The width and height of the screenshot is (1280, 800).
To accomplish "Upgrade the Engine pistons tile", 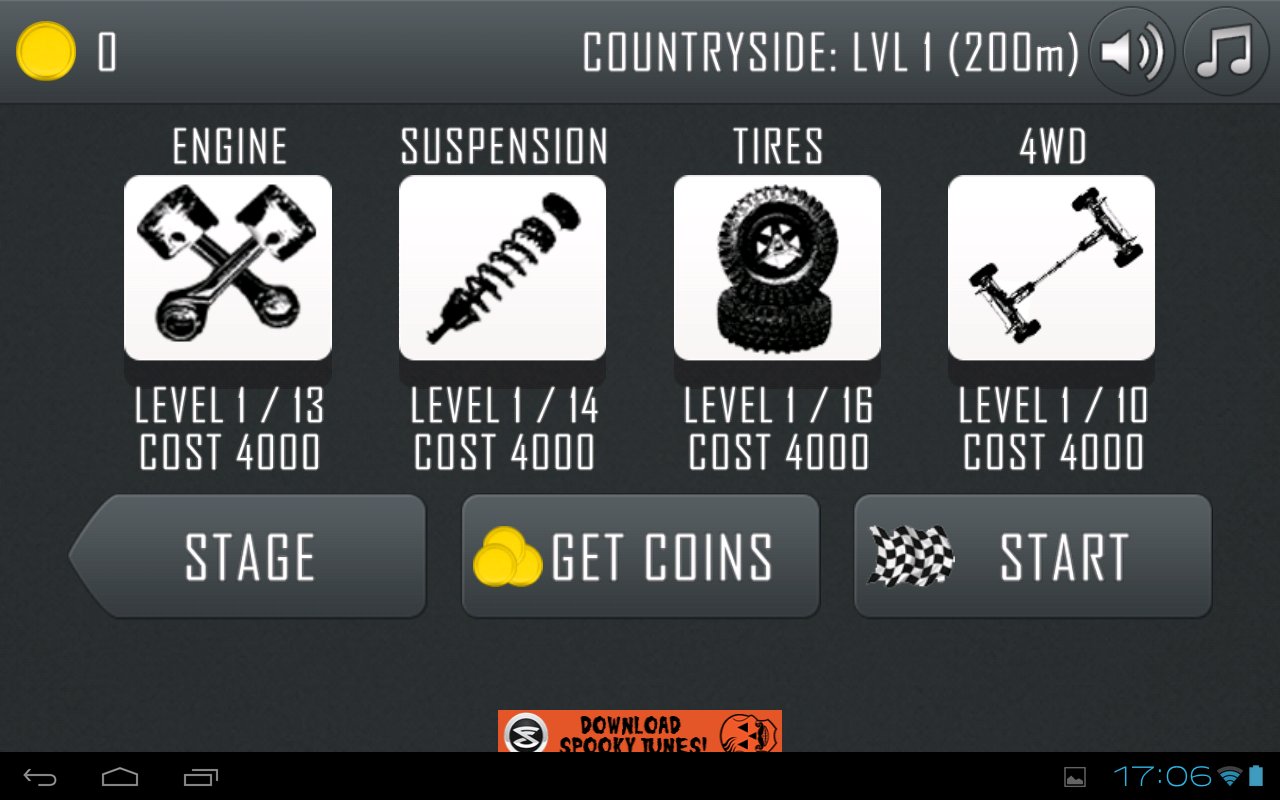I will pos(228,268).
